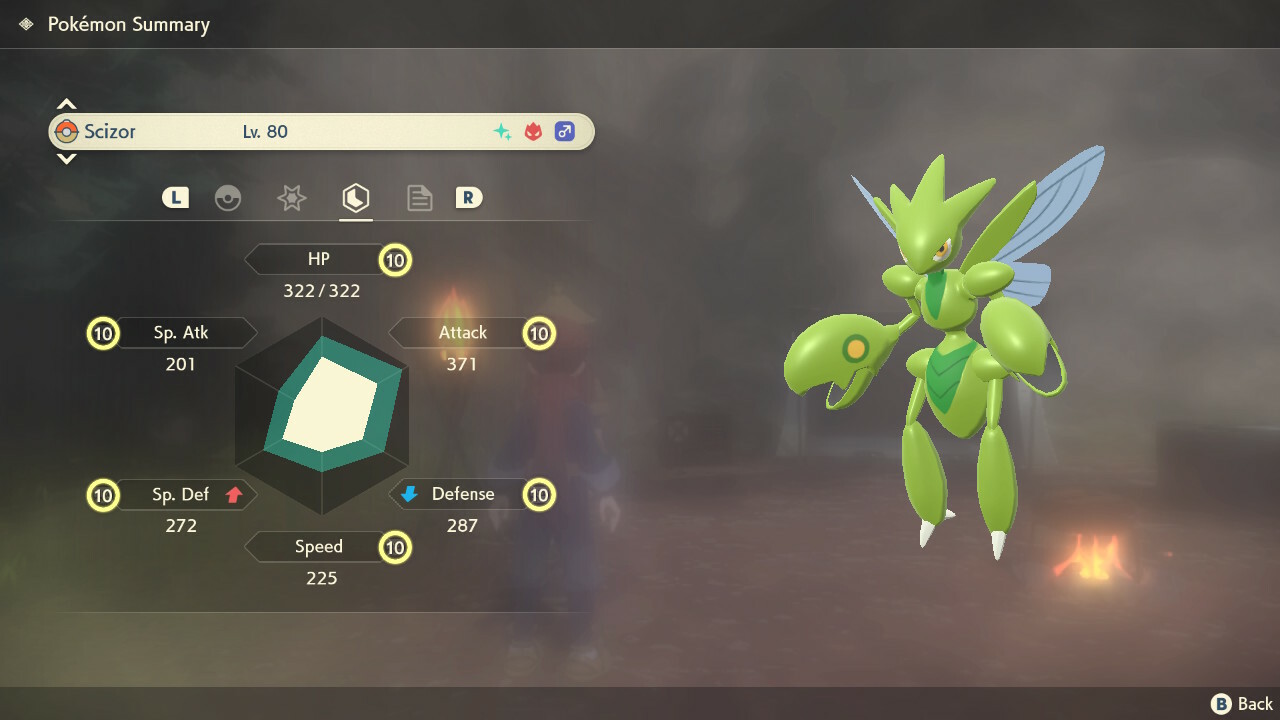Open the notes document tab
The width and height of the screenshot is (1280, 720).
click(419, 198)
